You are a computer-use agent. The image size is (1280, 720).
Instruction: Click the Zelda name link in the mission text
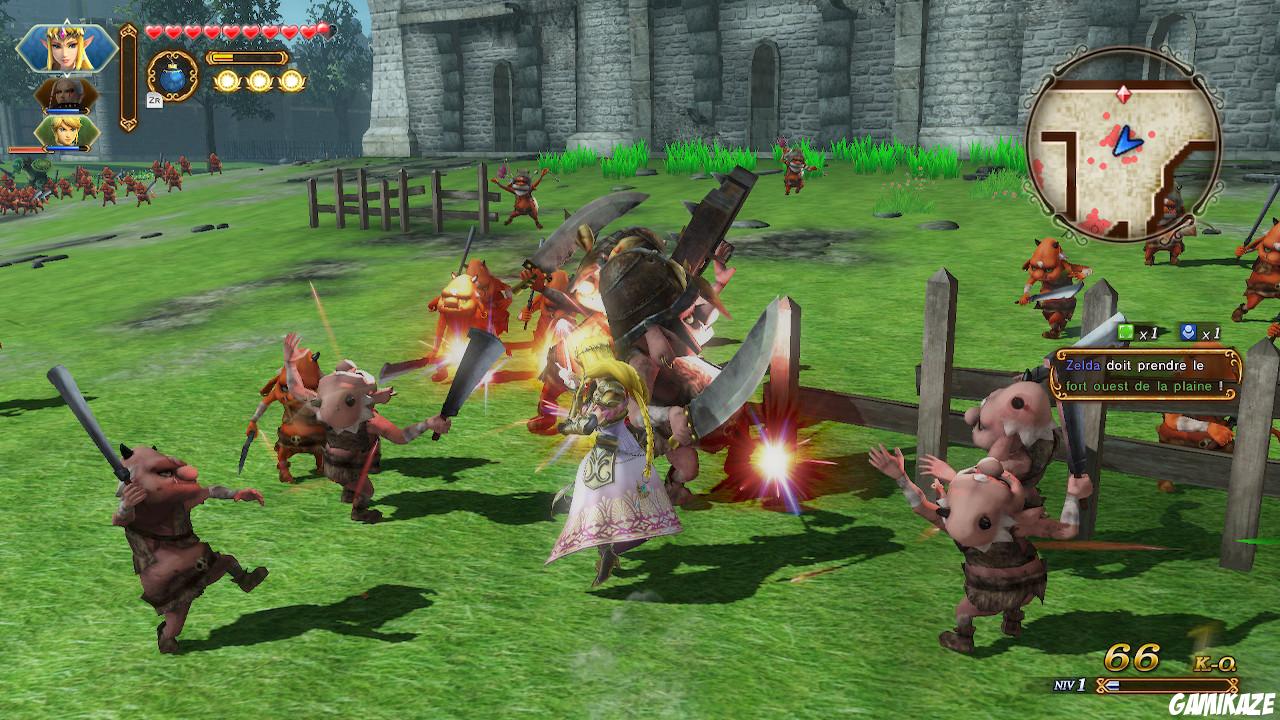point(1083,366)
